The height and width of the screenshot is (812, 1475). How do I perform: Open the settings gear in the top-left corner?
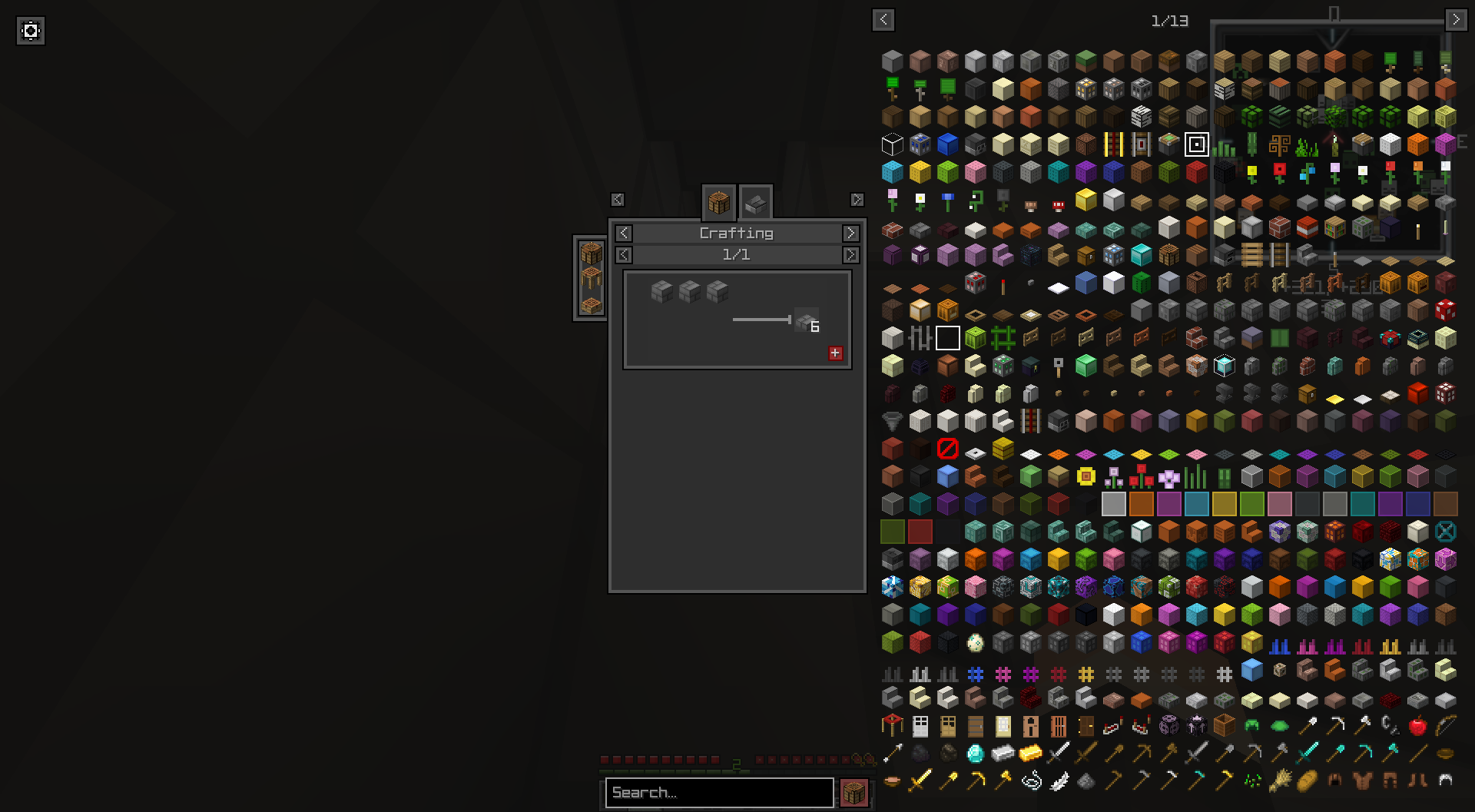(31, 31)
